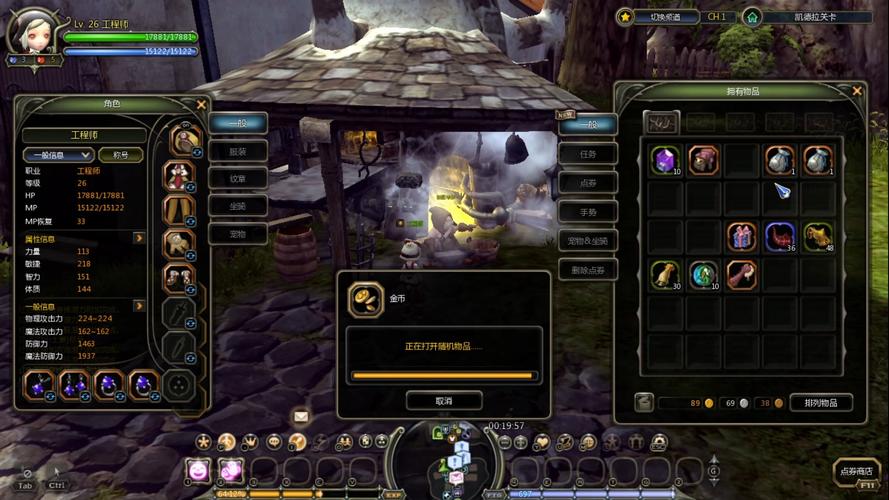The height and width of the screenshot is (500, 889).
Task: Select the purple crystal item slot
Action: 665,160
